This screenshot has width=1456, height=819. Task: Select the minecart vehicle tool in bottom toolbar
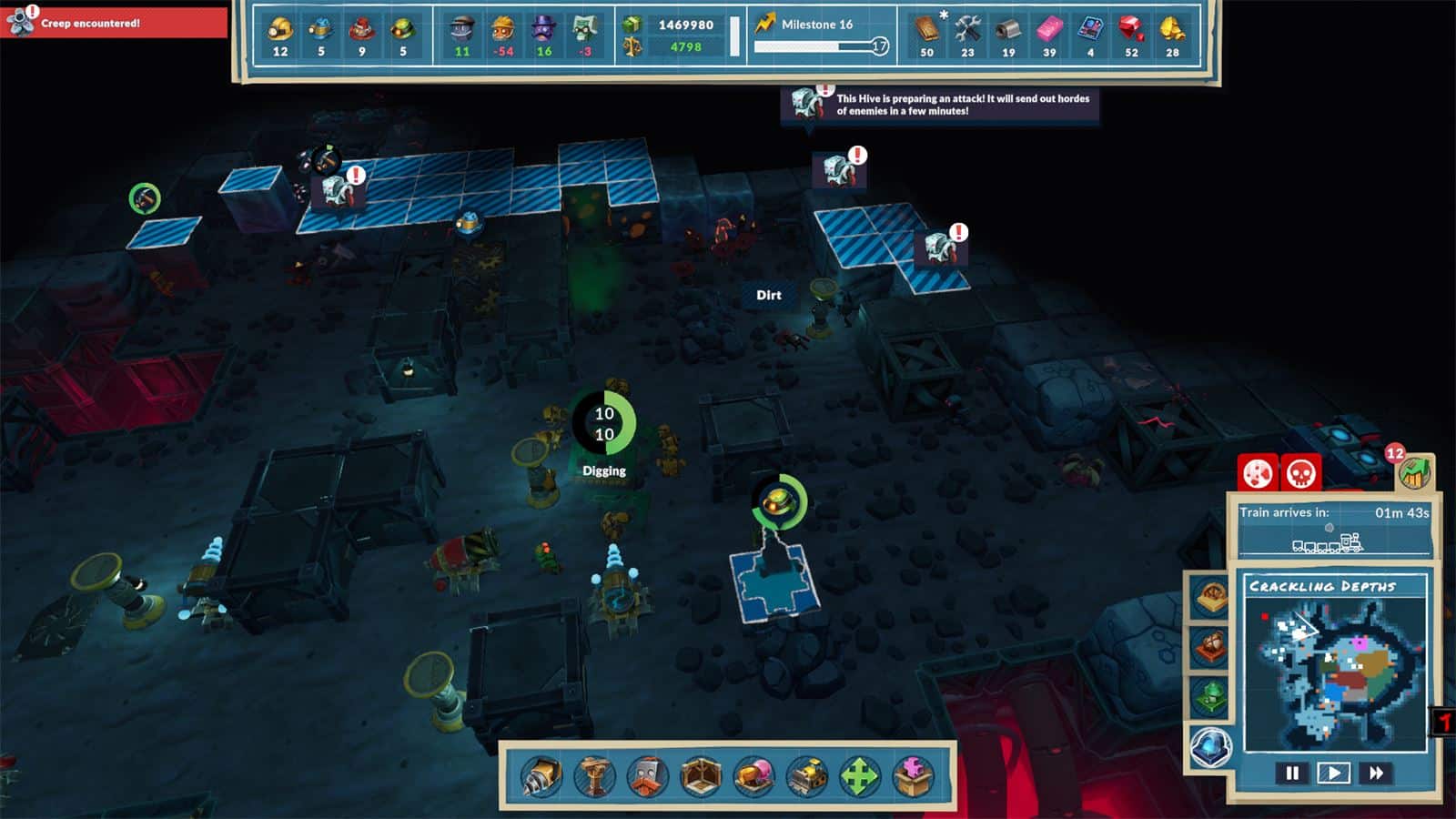coord(805,775)
